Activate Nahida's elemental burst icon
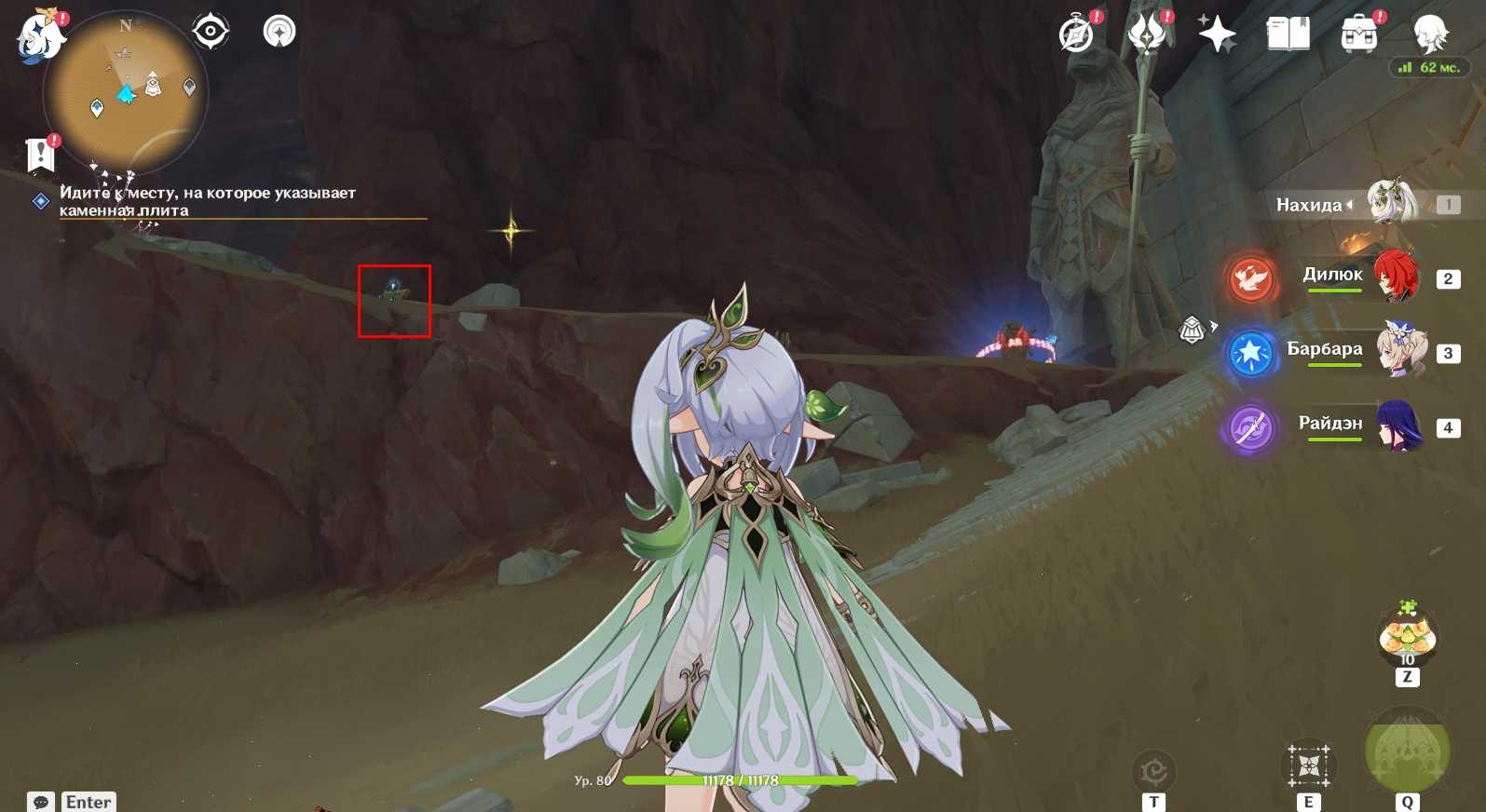Screen dimensions: 1486x812 [x=1407, y=751]
